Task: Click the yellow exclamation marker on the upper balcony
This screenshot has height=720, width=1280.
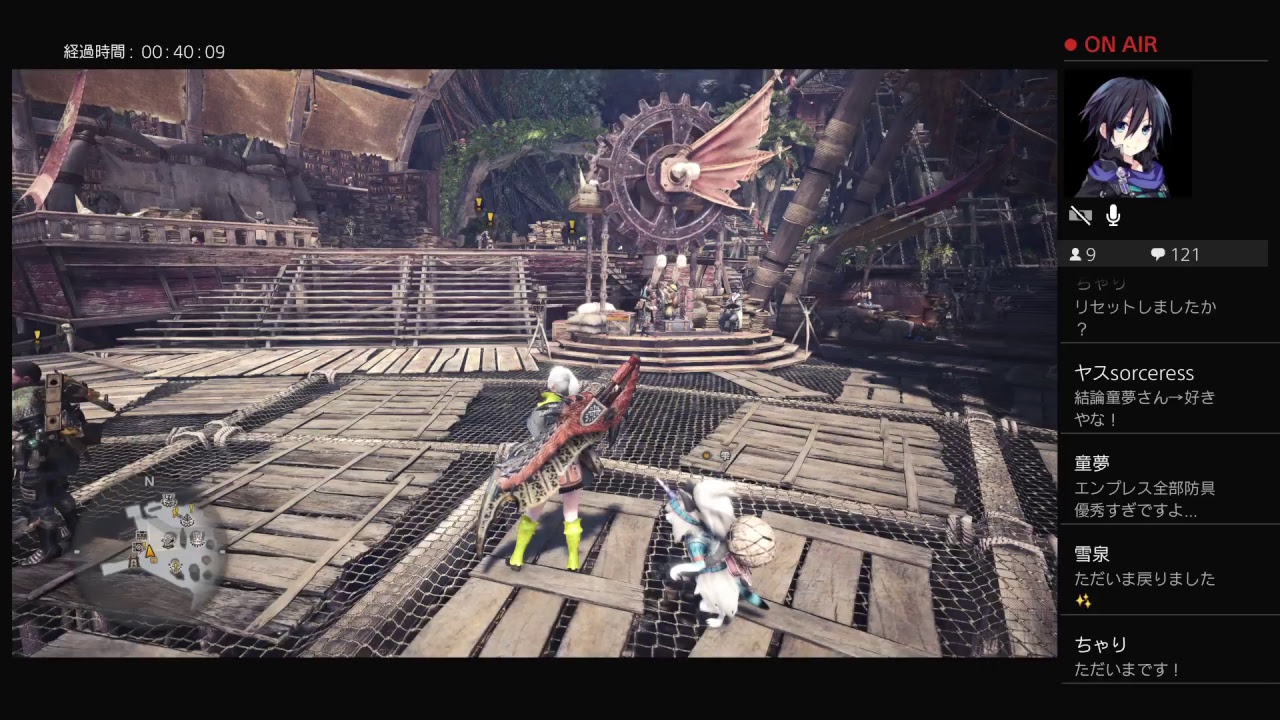Action: coord(478,201)
